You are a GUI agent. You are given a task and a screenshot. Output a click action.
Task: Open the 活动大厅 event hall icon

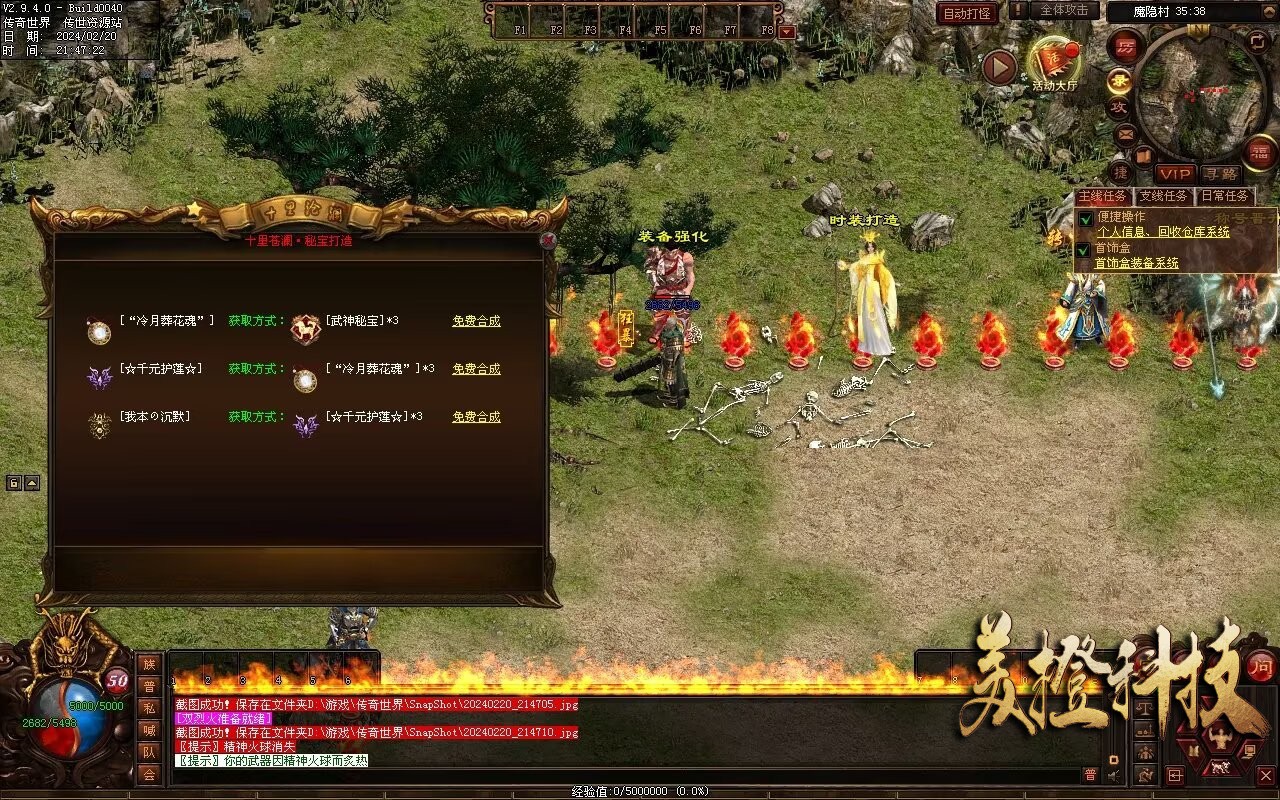[x=1054, y=63]
